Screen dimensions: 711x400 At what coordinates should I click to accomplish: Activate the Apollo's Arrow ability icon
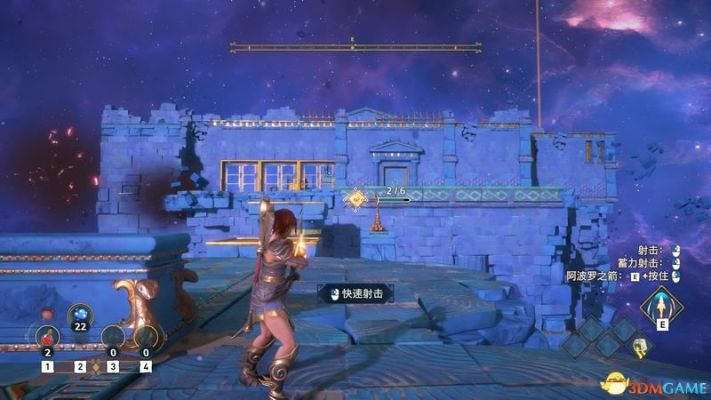[x=661, y=304]
